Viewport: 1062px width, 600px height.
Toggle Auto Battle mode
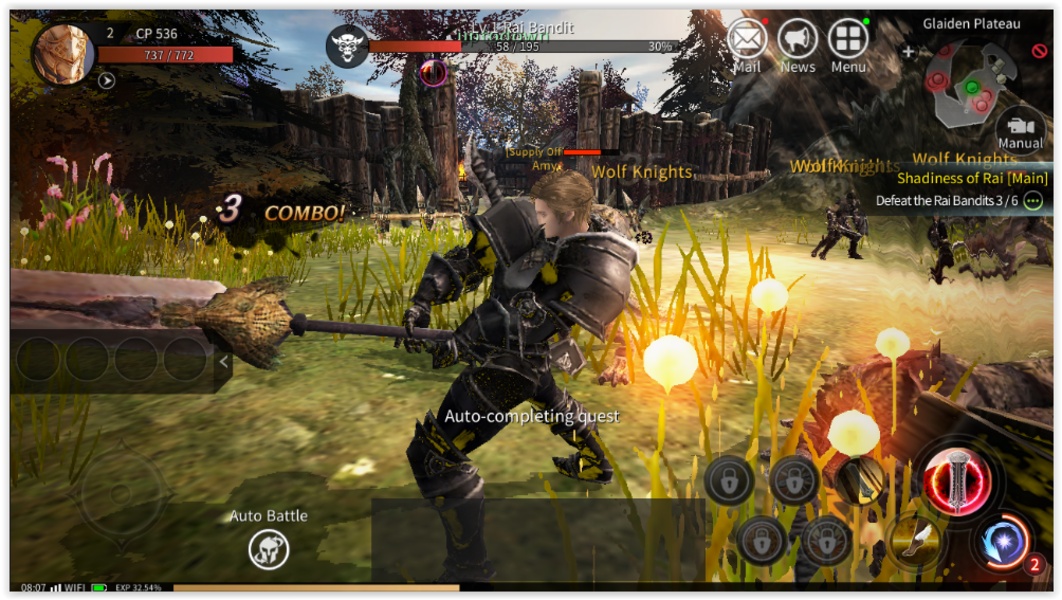coord(269,549)
